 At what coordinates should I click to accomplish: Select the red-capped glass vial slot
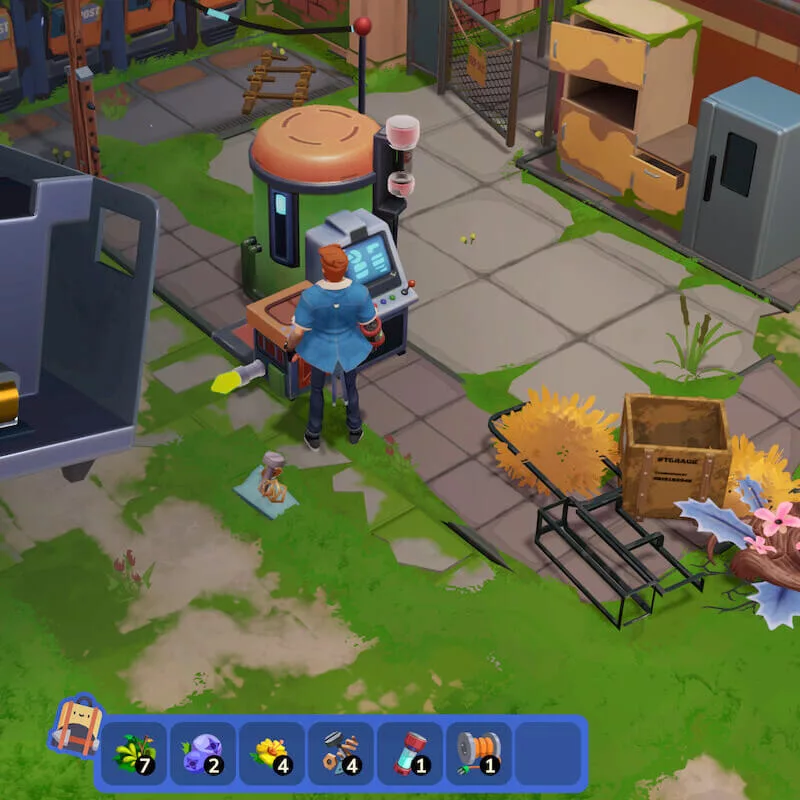pos(409,753)
